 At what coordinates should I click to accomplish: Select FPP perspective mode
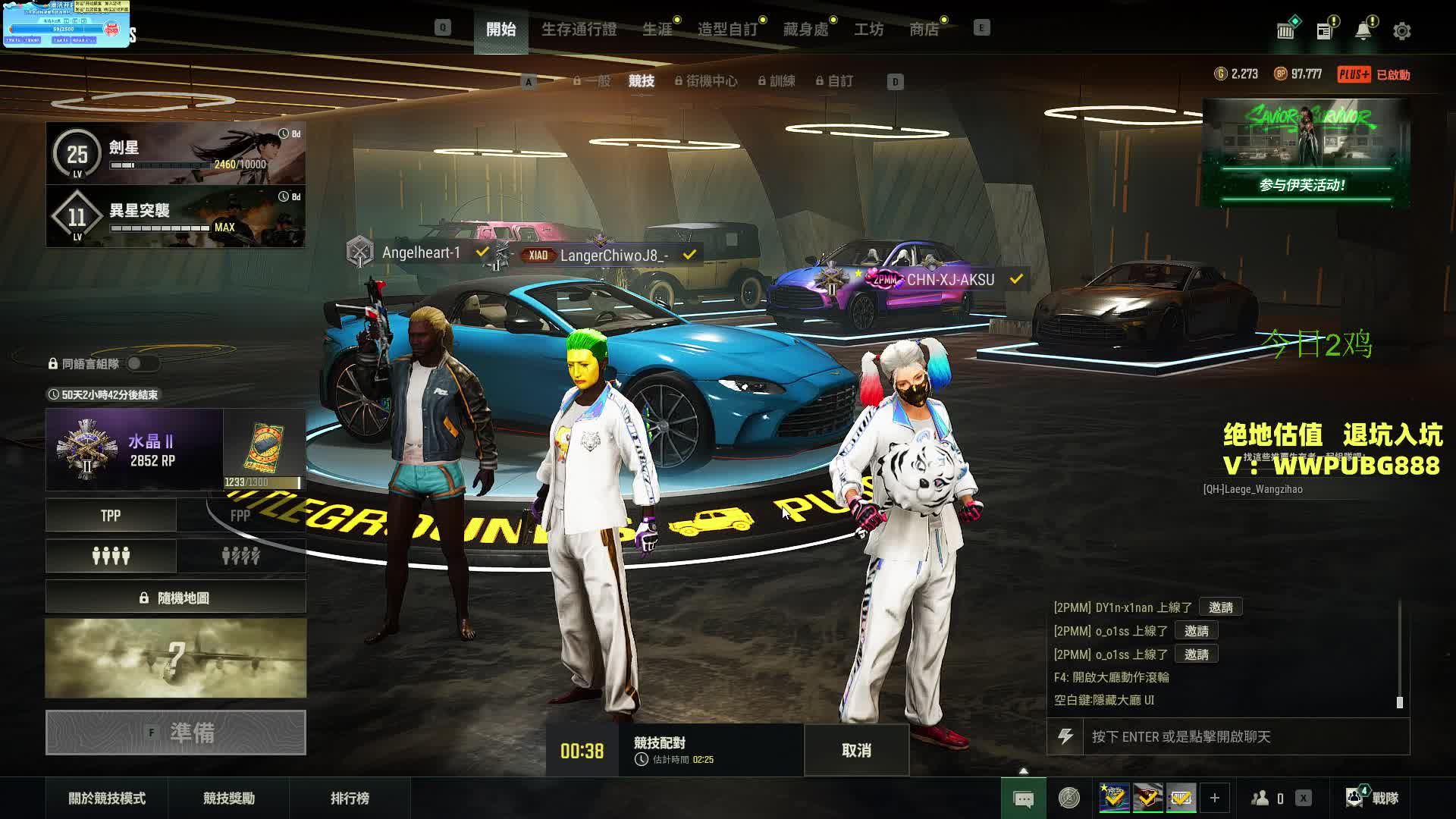pyautogui.click(x=240, y=516)
